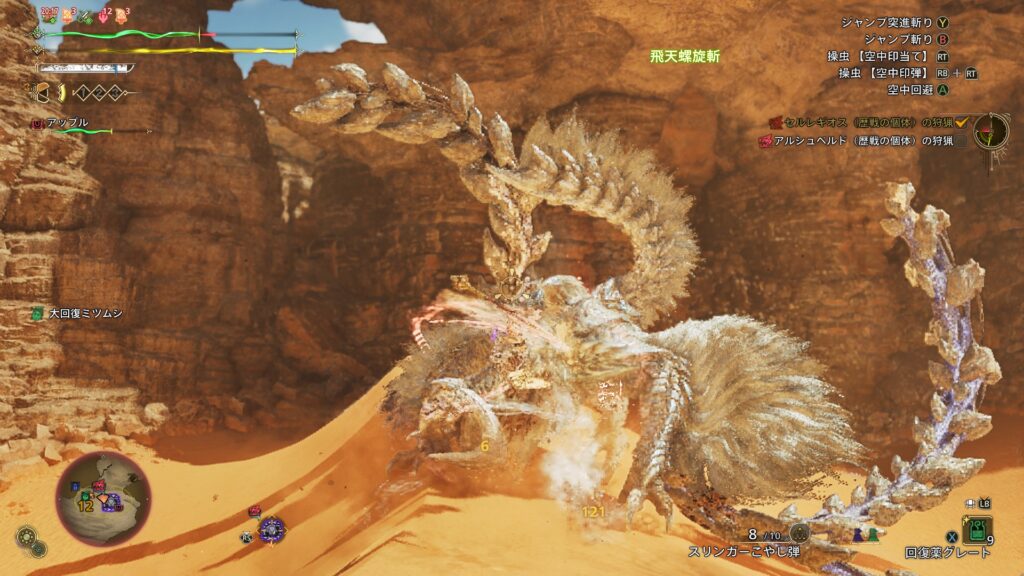
Task: Click the Palico アップル name tag
Action: [66, 122]
